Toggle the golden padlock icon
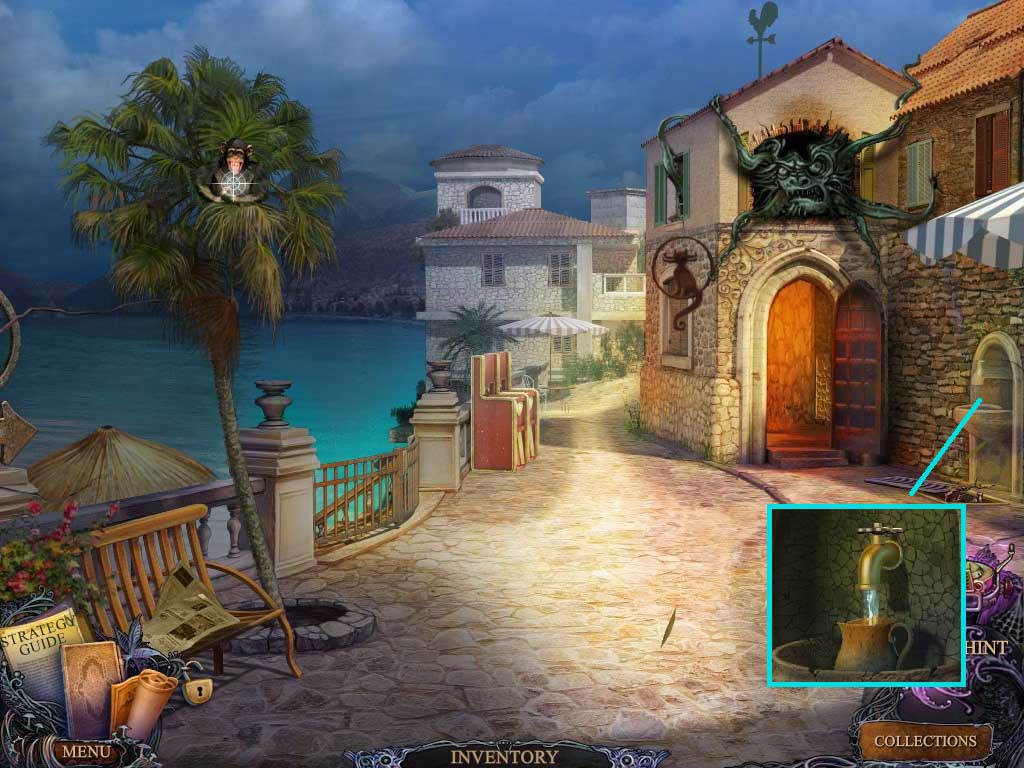This screenshot has width=1024, height=768. pos(198,690)
